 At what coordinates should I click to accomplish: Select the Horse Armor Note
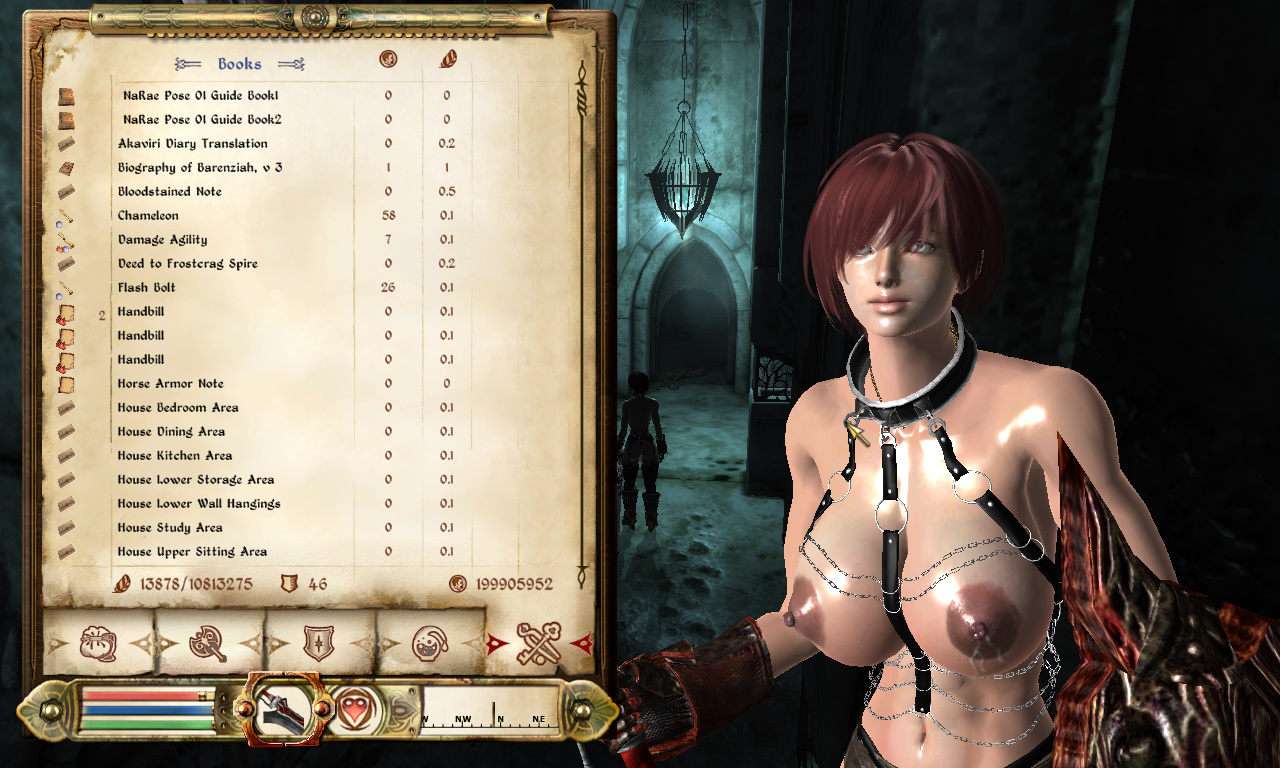click(x=171, y=384)
